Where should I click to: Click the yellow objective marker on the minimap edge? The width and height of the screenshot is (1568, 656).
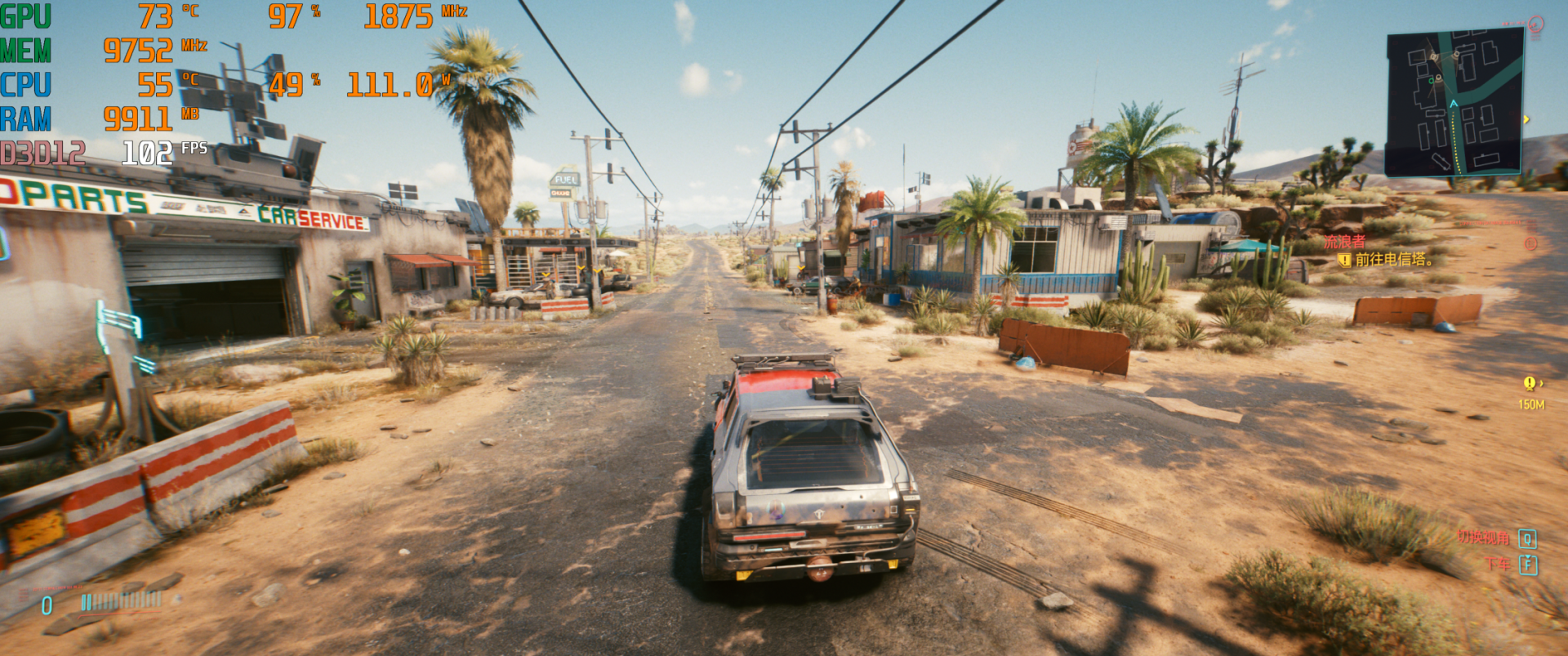point(1526,120)
